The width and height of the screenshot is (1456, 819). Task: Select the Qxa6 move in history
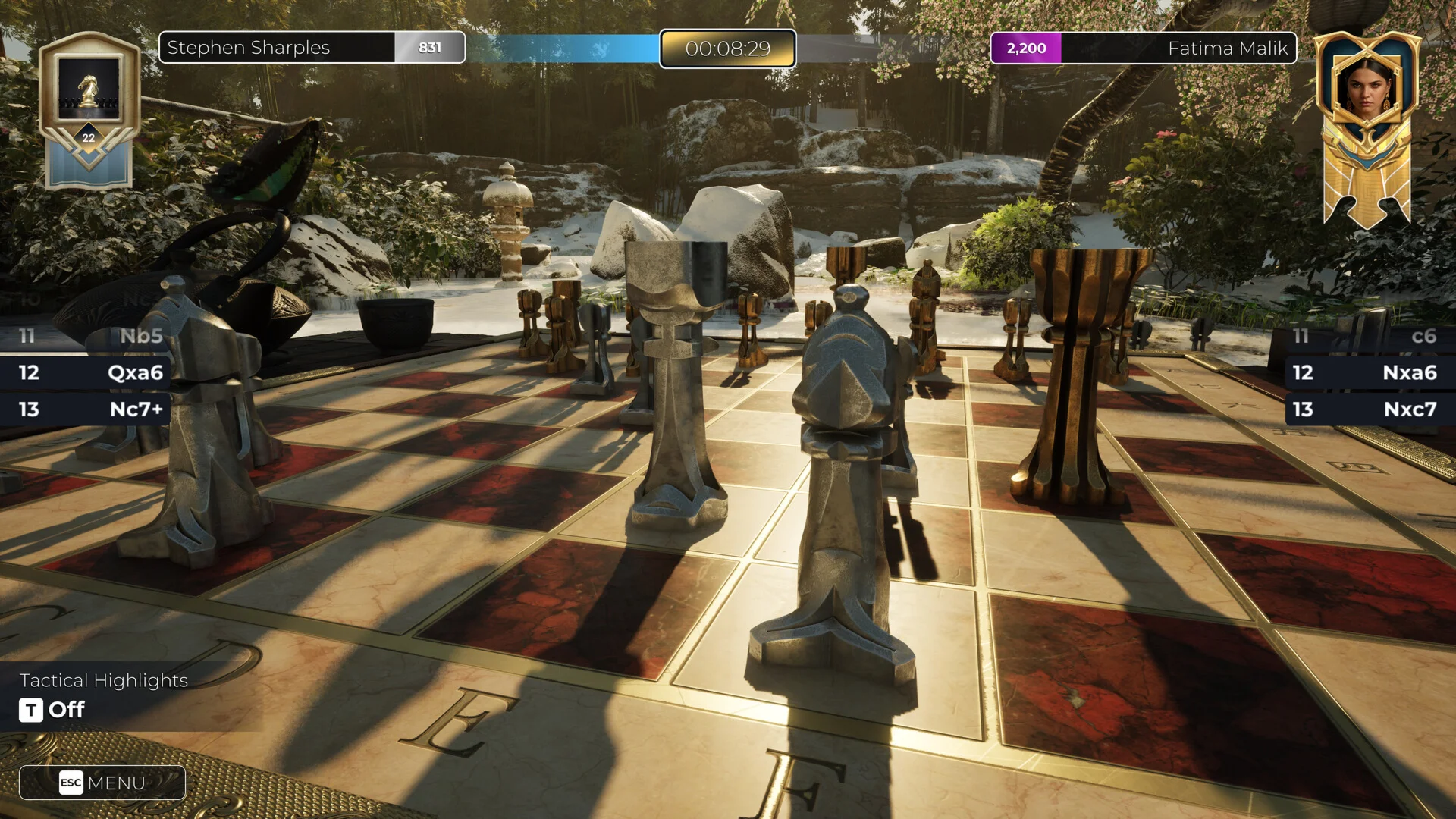pos(135,372)
